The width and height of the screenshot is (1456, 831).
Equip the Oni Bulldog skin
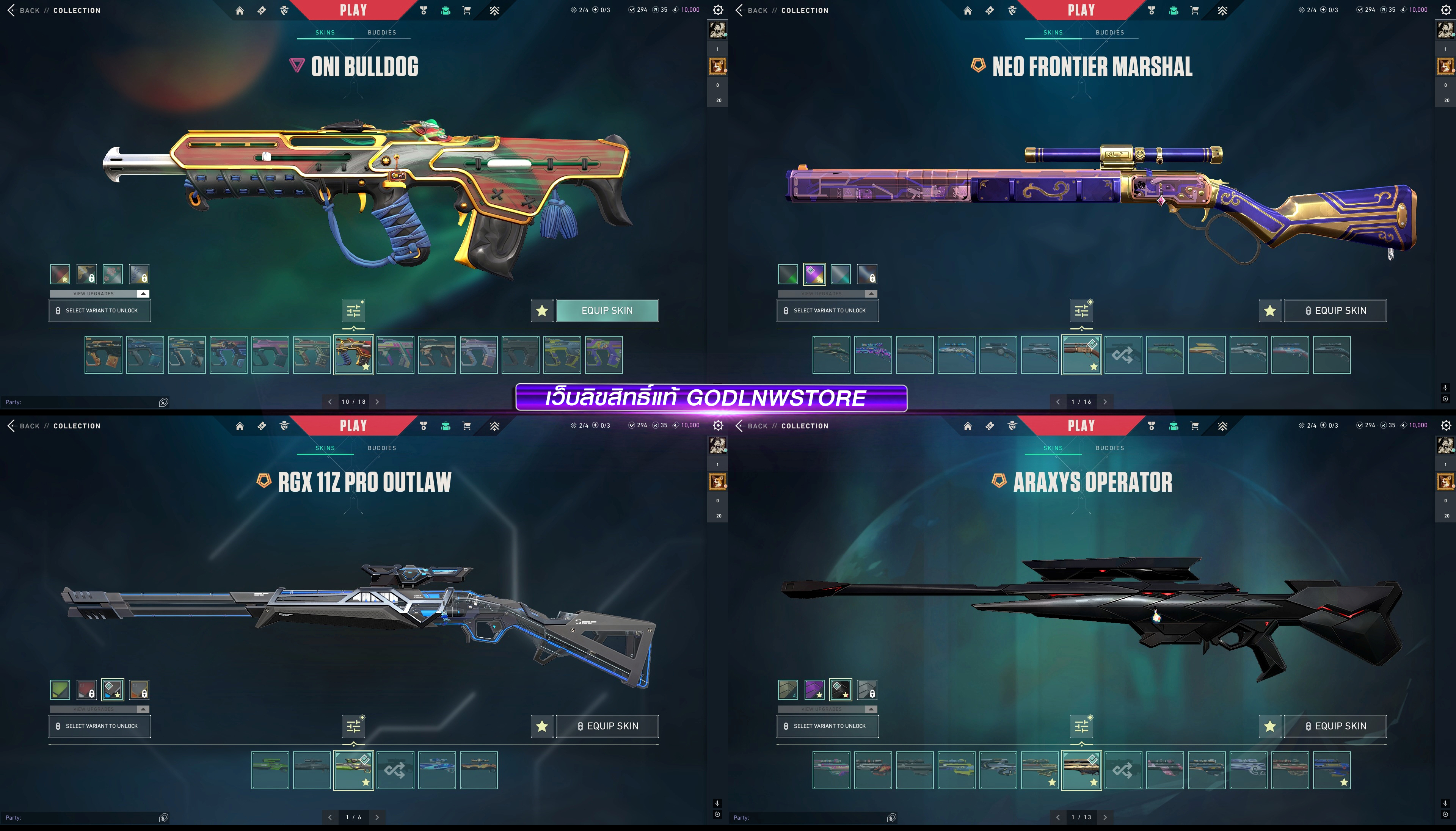607,310
